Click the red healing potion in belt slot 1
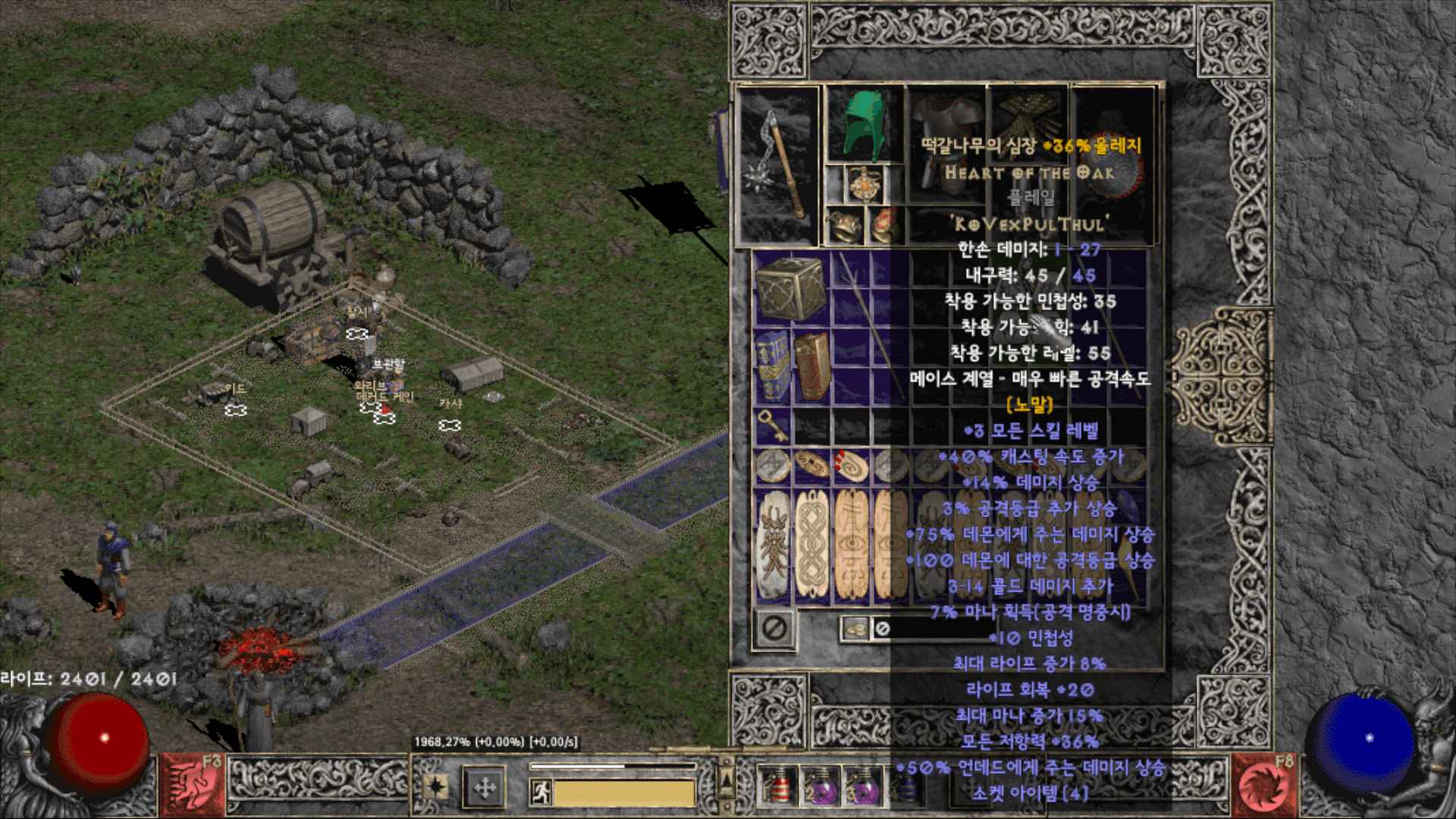This screenshot has height=819, width=1456. pyautogui.click(x=780, y=789)
